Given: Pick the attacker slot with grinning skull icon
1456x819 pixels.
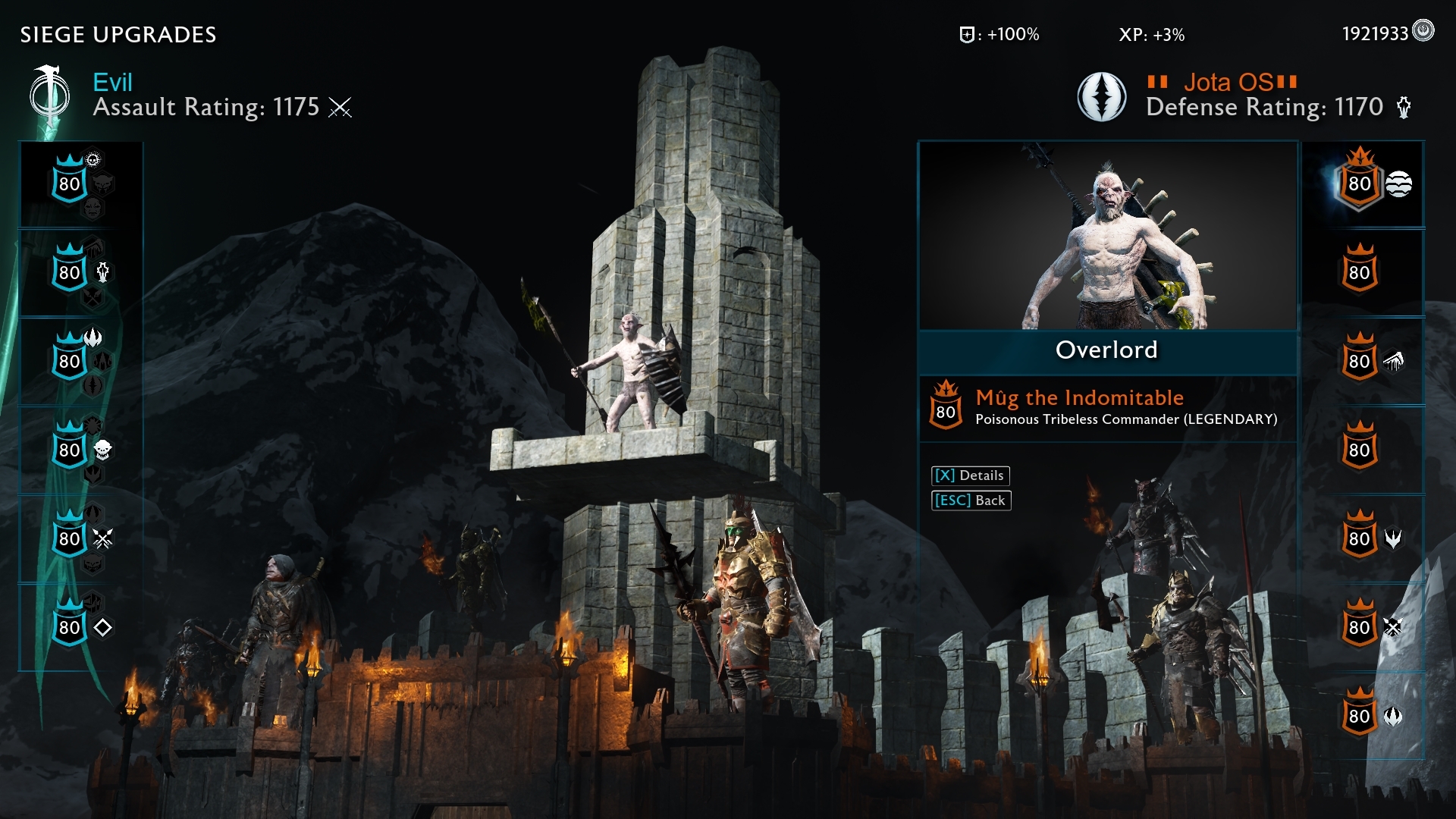Looking at the screenshot, I should point(71,450).
